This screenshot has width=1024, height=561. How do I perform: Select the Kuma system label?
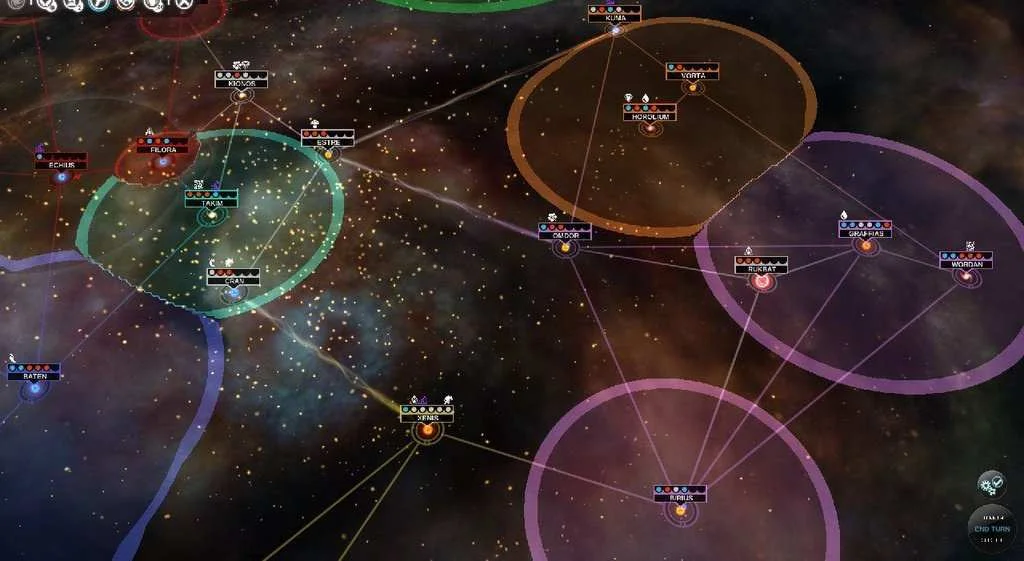point(614,18)
